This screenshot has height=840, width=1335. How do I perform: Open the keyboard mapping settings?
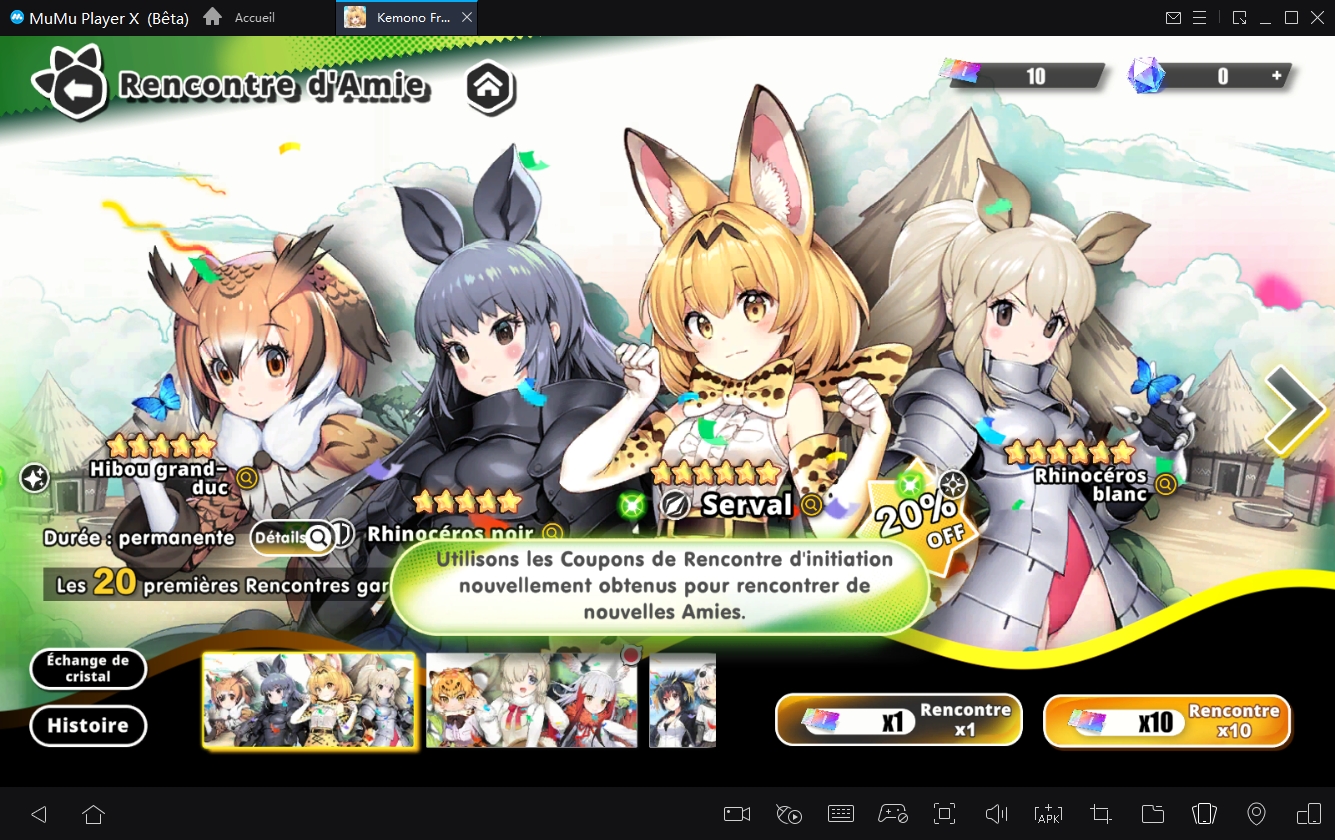(x=841, y=814)
